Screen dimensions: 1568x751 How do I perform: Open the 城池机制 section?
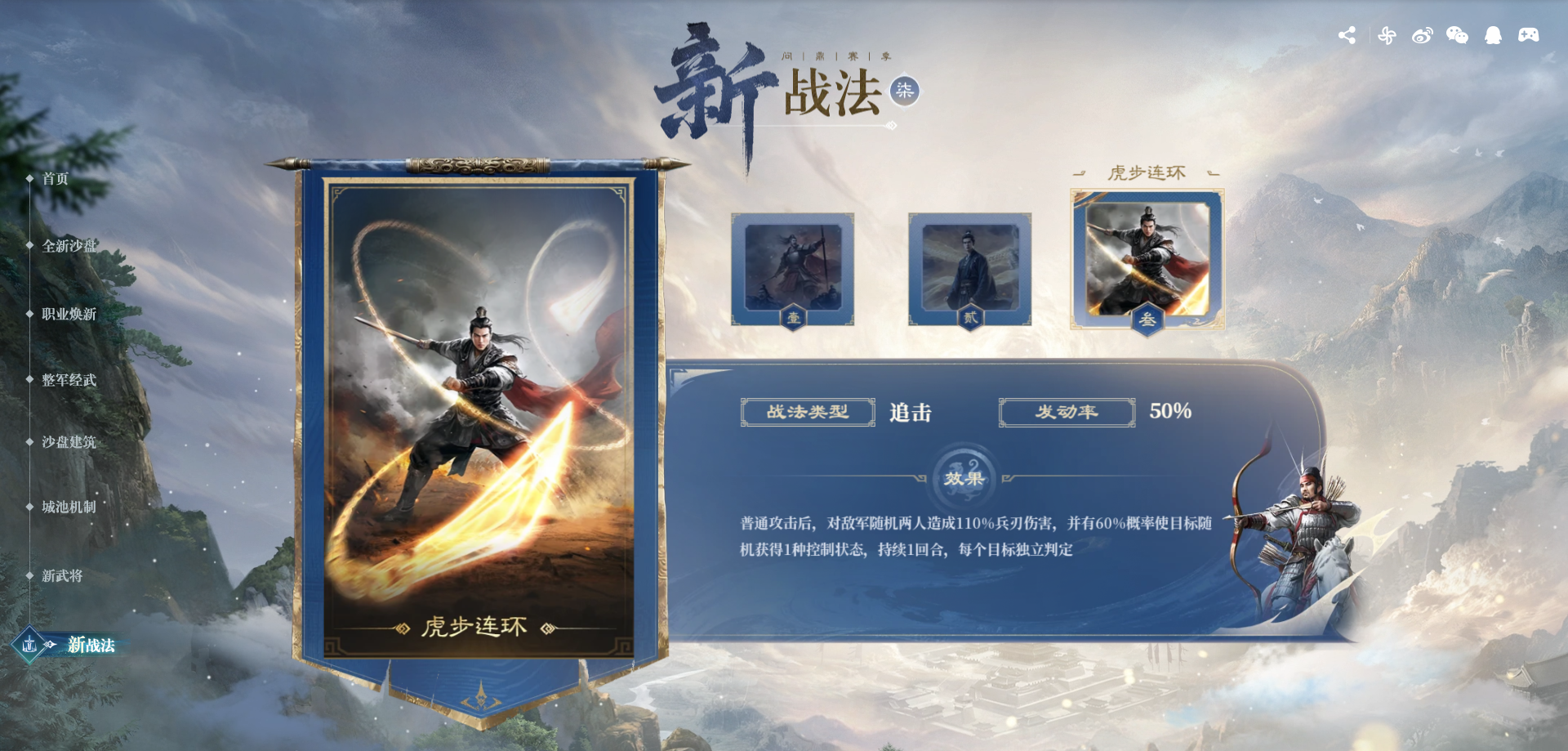69,508
